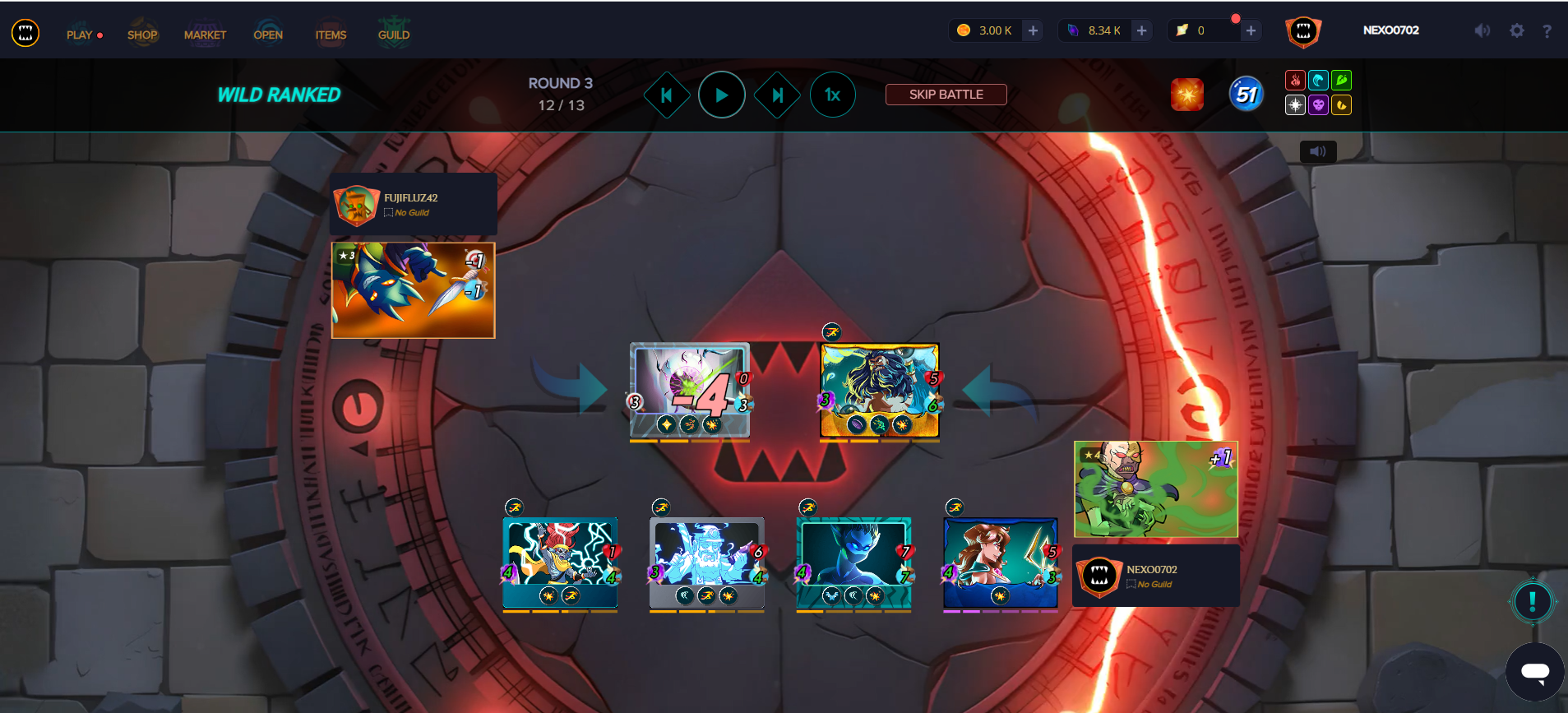Open the GUILD menu
The height and width of the screenshot is (713, 1568).
(393, 35)
